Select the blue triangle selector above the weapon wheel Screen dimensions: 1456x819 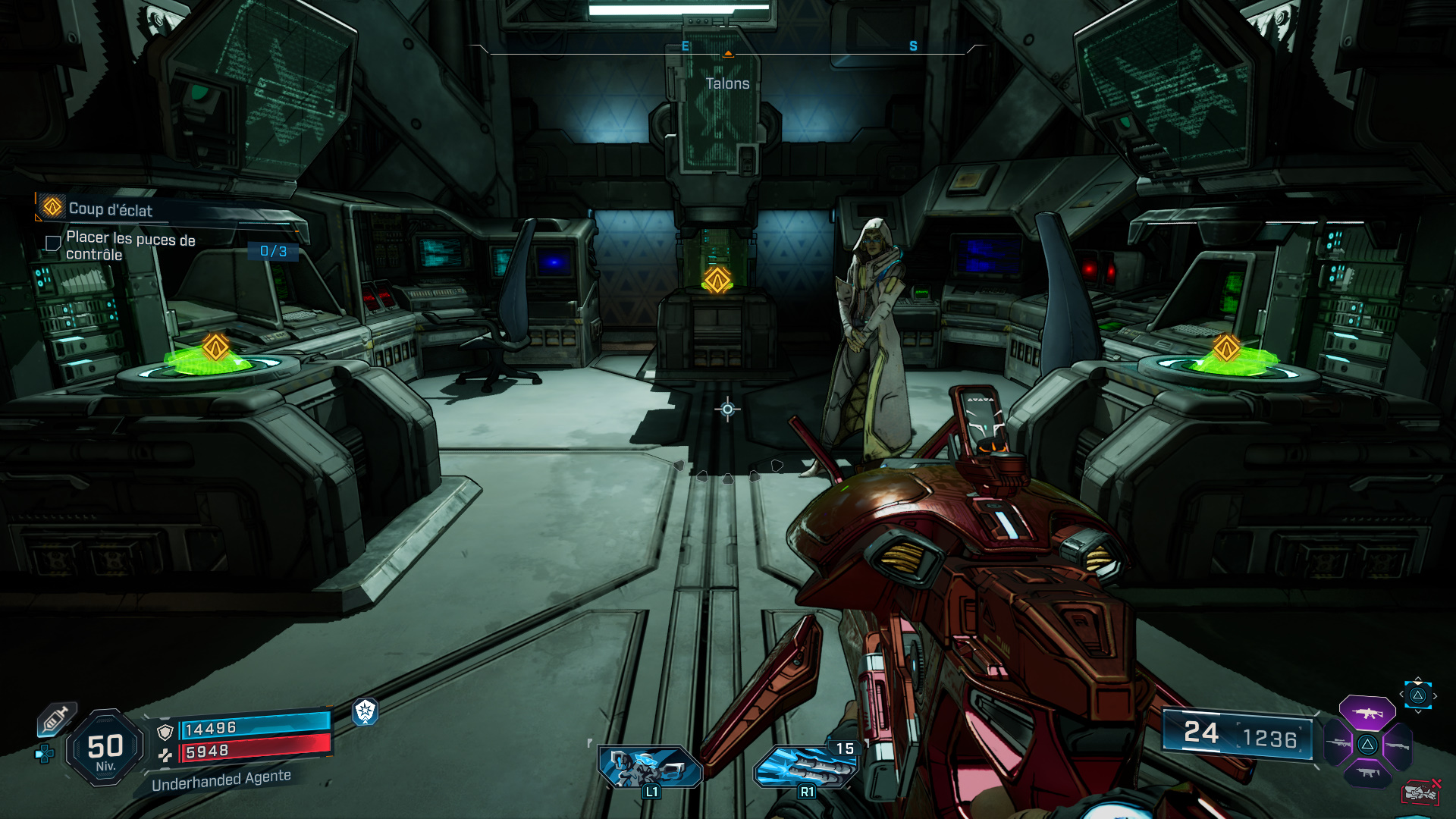tap(1417, 695)
